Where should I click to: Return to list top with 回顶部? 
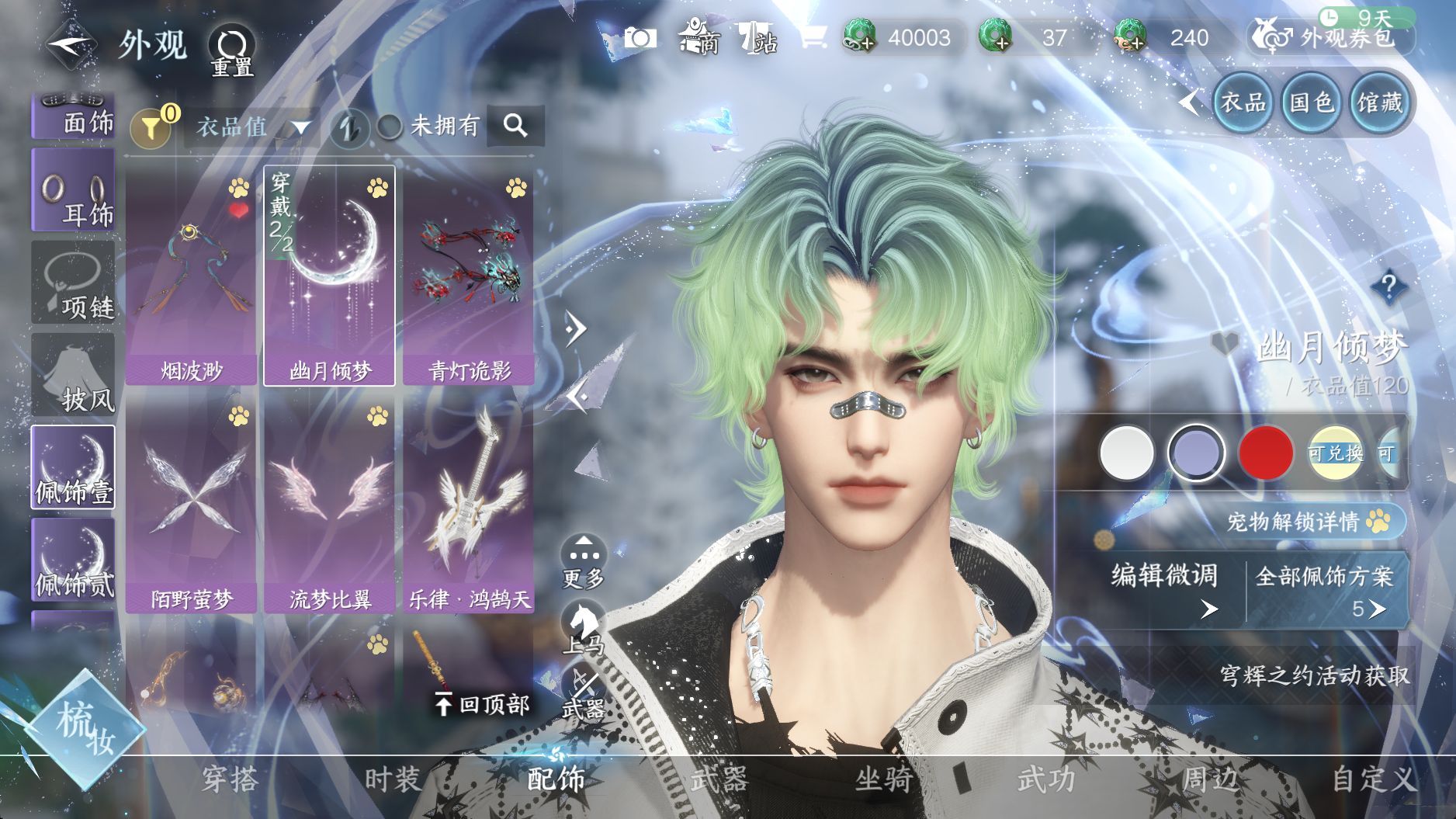(x=483, y=704)
